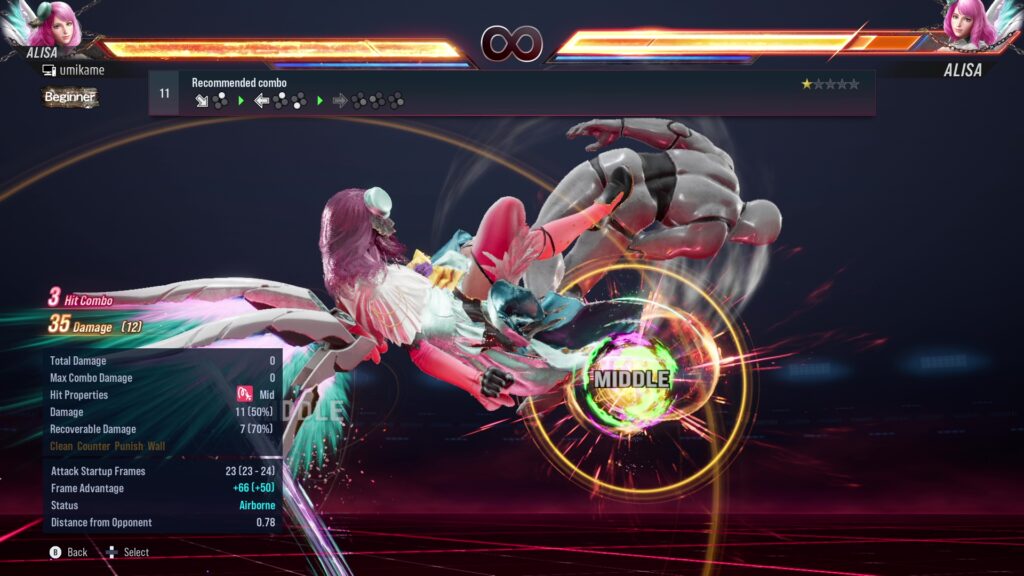Select the Recommended combo row

click(511, 93)
